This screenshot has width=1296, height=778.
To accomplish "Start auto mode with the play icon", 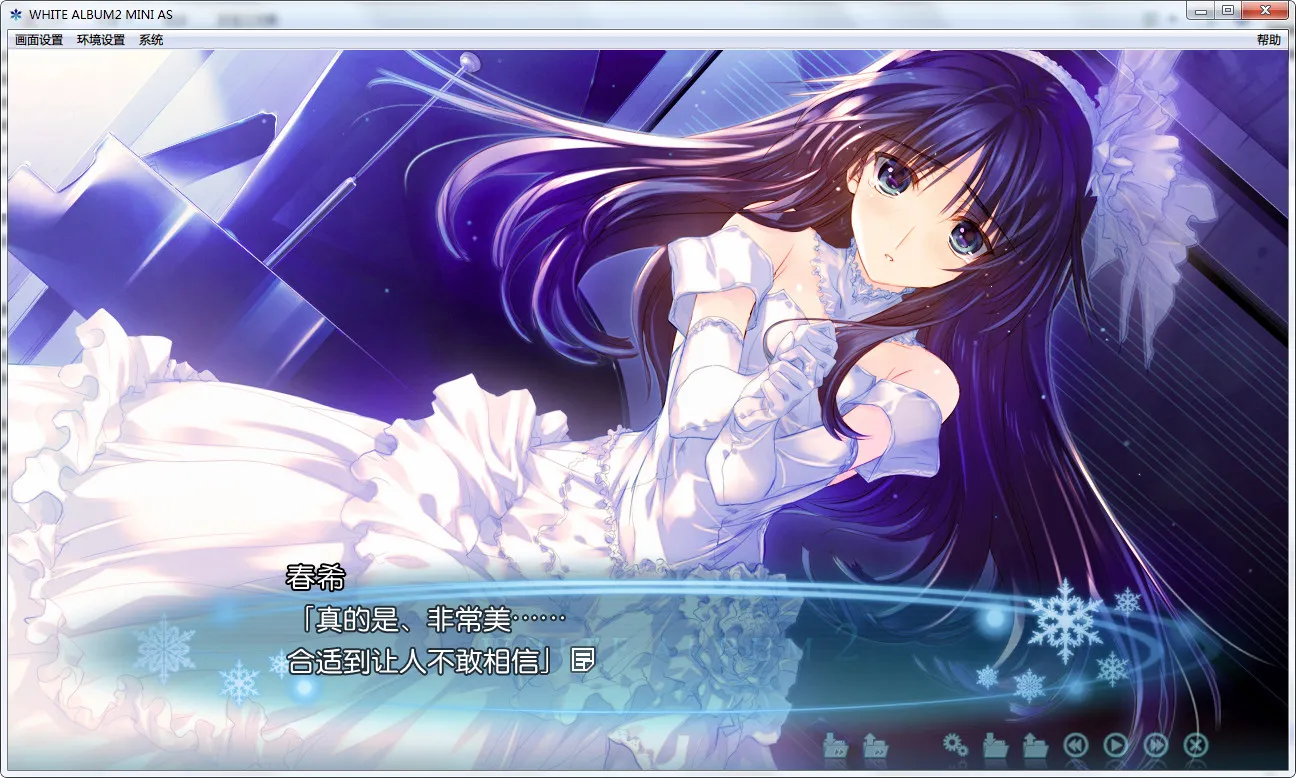I will pyautogui.click(x=1116, y=745).
